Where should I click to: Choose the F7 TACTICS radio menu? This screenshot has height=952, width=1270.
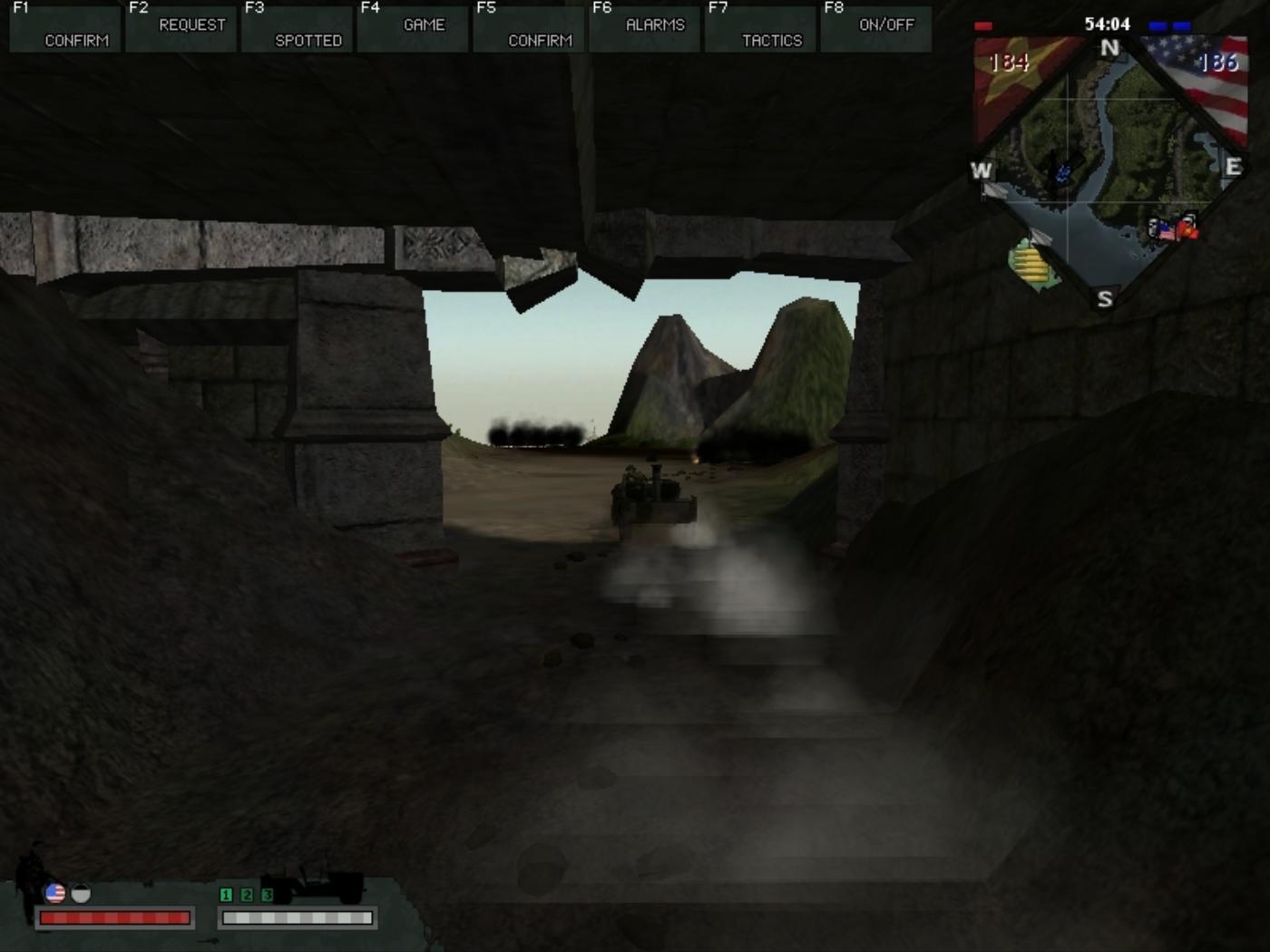tap(761, 27)
